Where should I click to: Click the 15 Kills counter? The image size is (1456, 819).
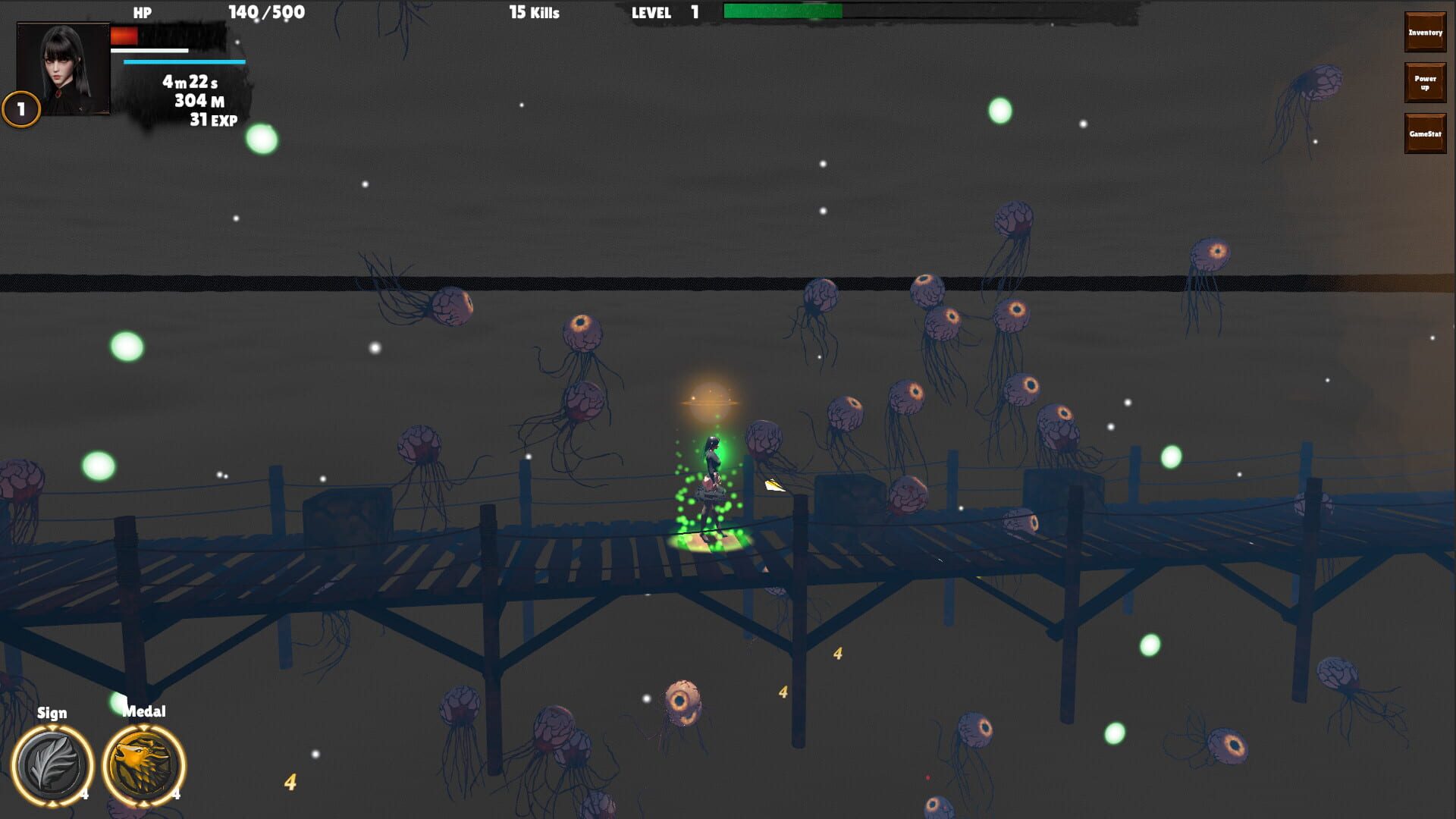point(534,12)
